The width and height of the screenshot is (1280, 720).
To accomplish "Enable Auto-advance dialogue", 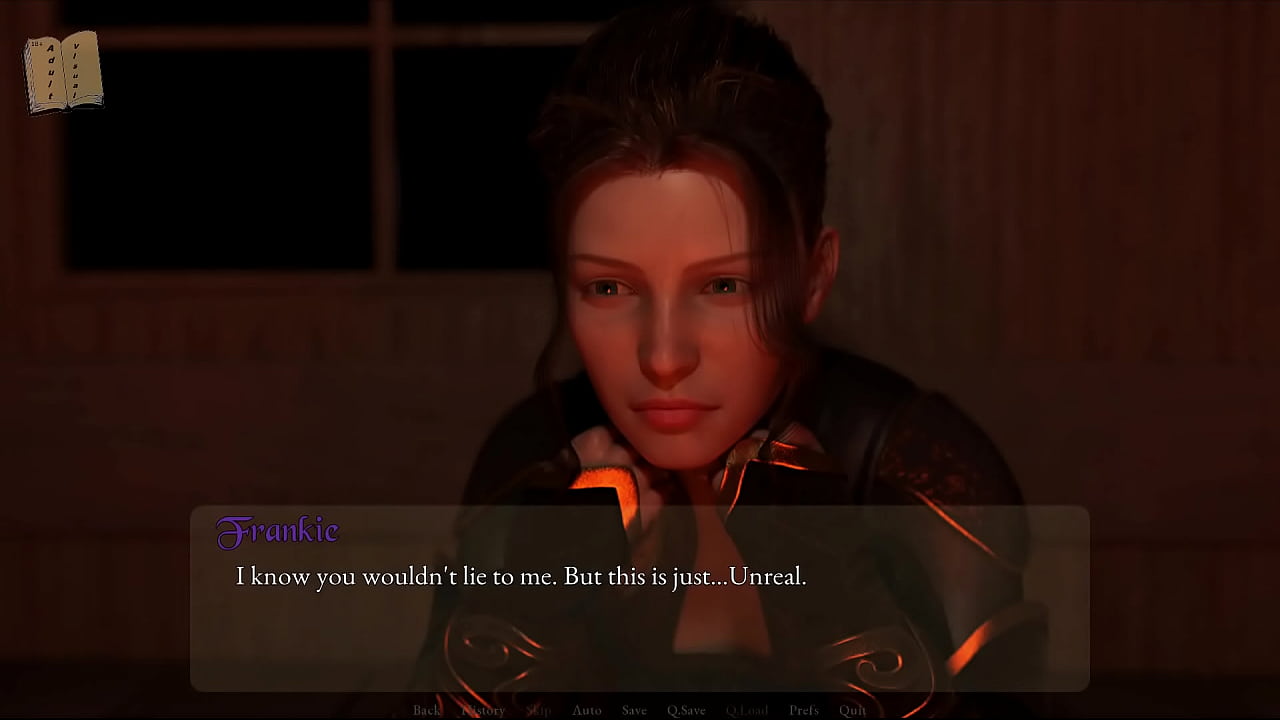I will 587,710.
